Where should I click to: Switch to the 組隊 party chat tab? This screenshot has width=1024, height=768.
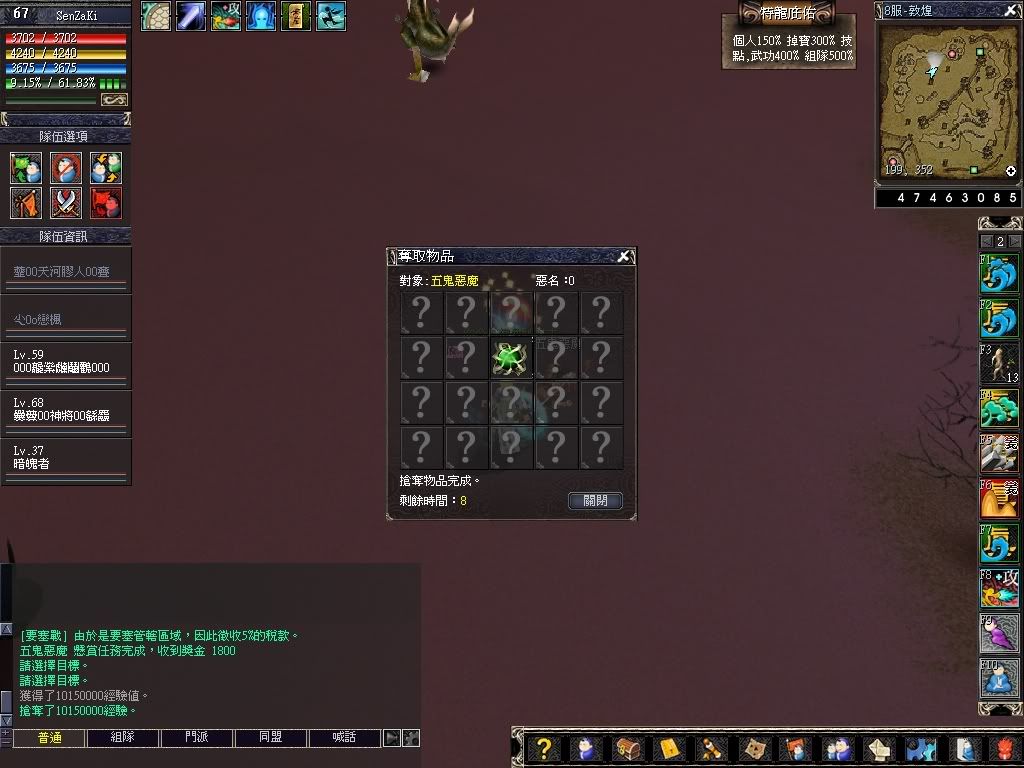coord(123,738)
